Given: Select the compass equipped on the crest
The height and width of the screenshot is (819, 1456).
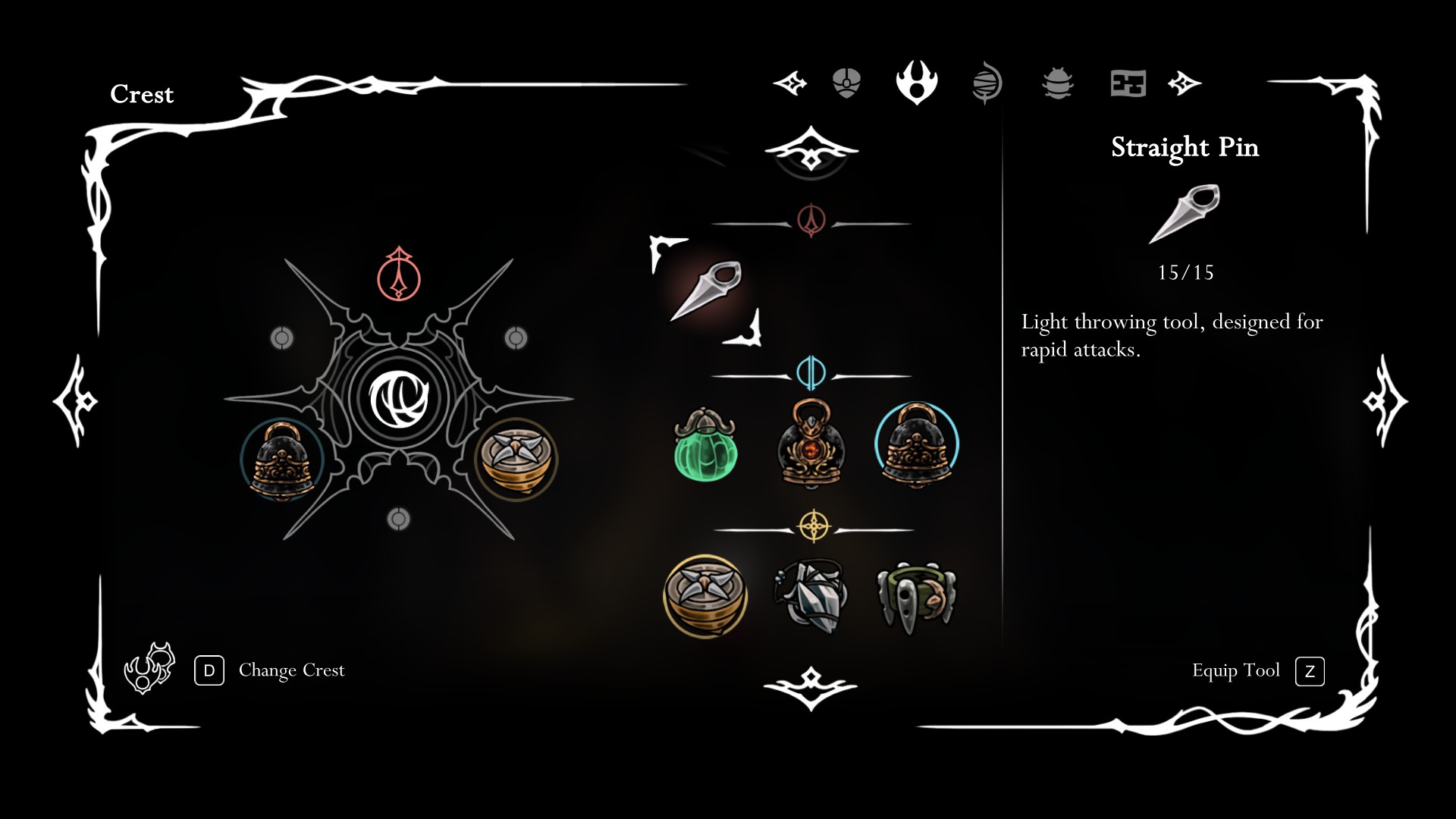Looking at the screenshot, I should [x=516, y=459].
